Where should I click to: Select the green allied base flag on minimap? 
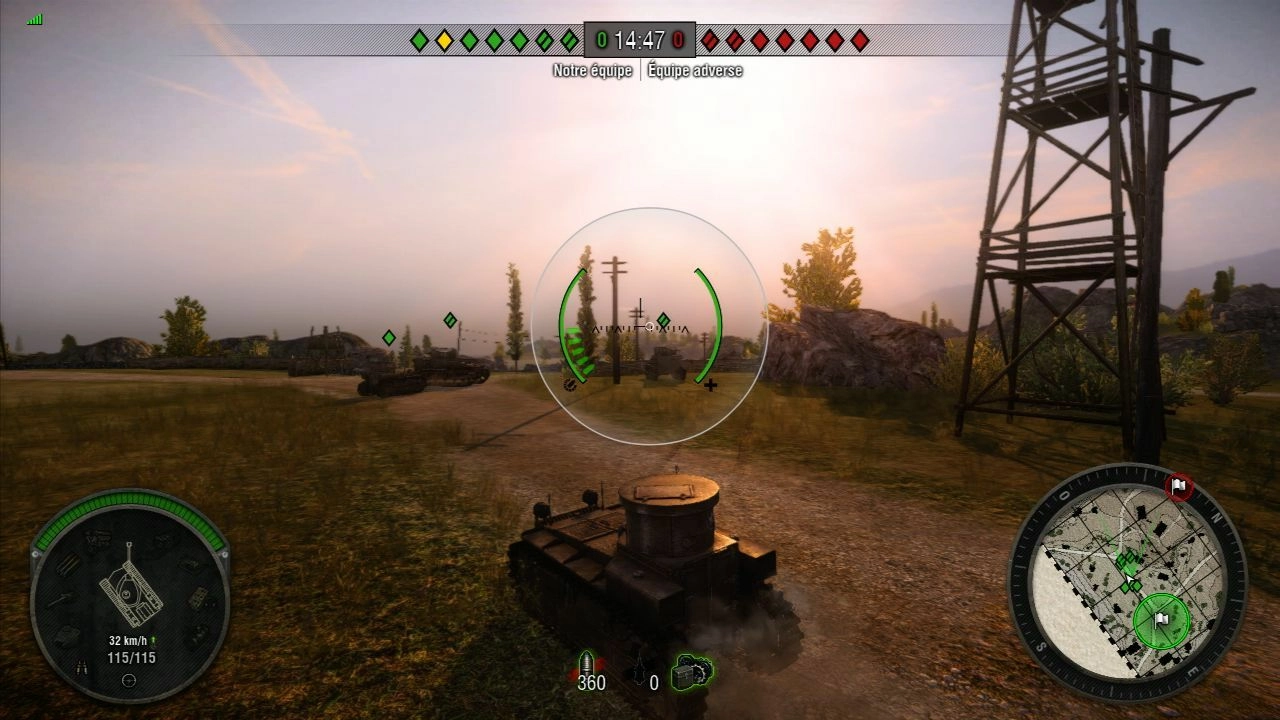(1160, 619)
